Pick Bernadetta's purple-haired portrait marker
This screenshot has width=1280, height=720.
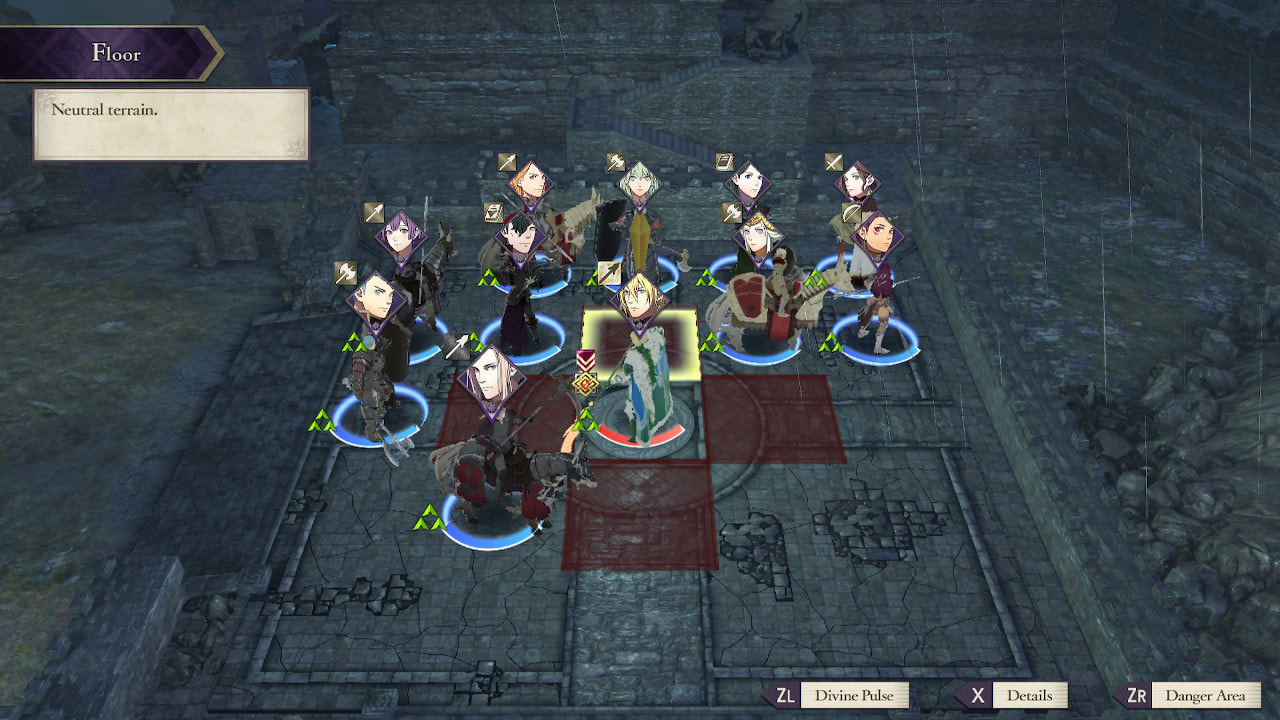(x=402, y=238)
